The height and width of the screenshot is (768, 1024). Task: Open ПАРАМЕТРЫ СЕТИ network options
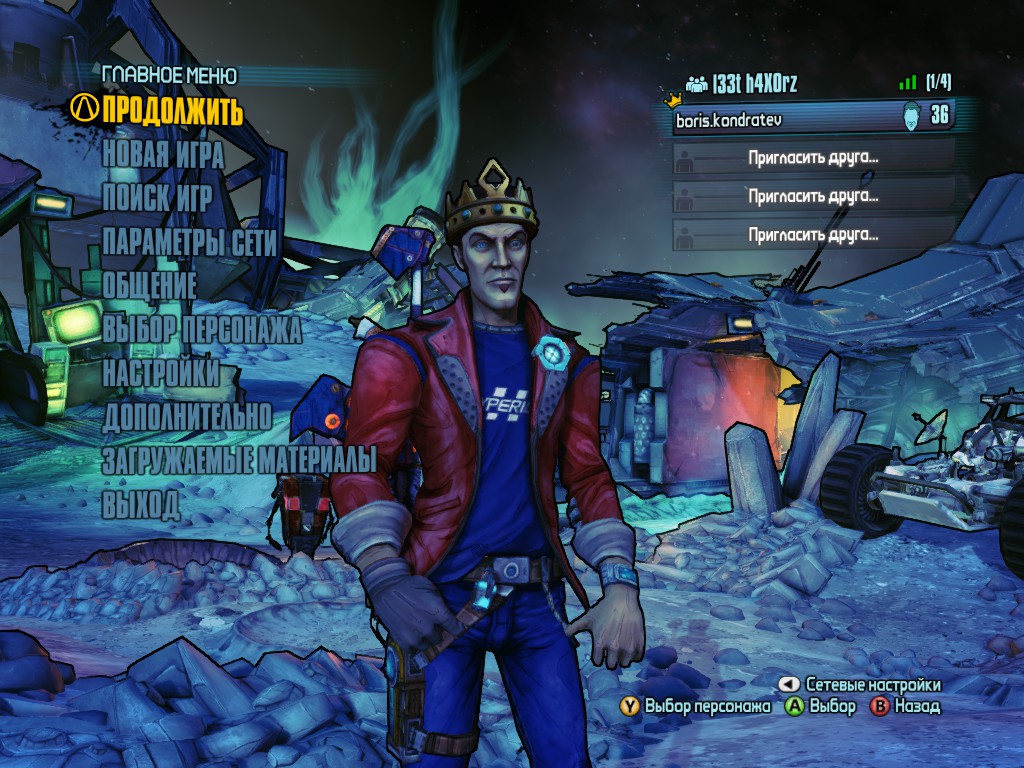pos(189,242)
